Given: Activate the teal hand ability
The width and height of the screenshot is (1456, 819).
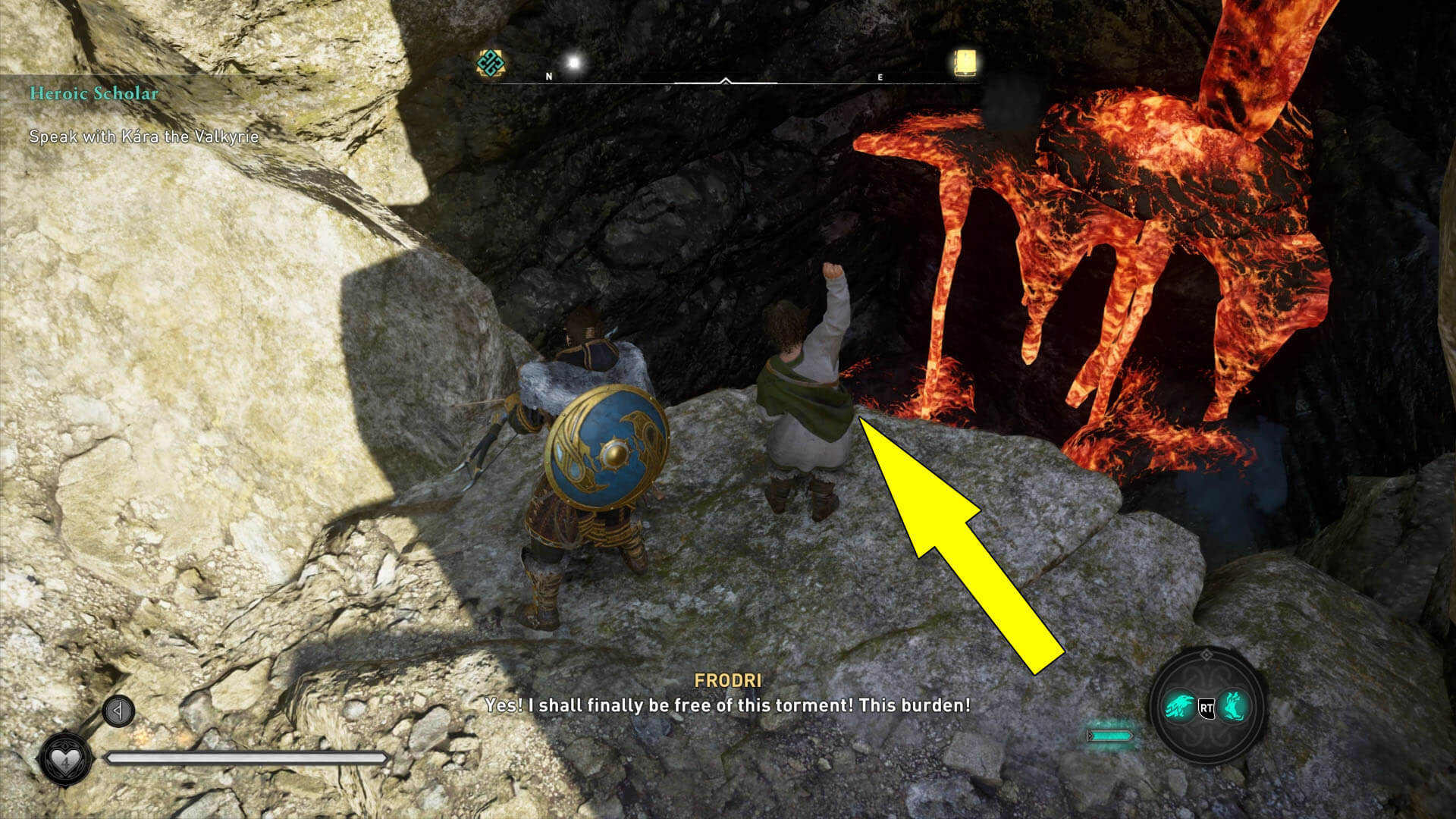Looking at the screenshot, I should coord(1232,707).
